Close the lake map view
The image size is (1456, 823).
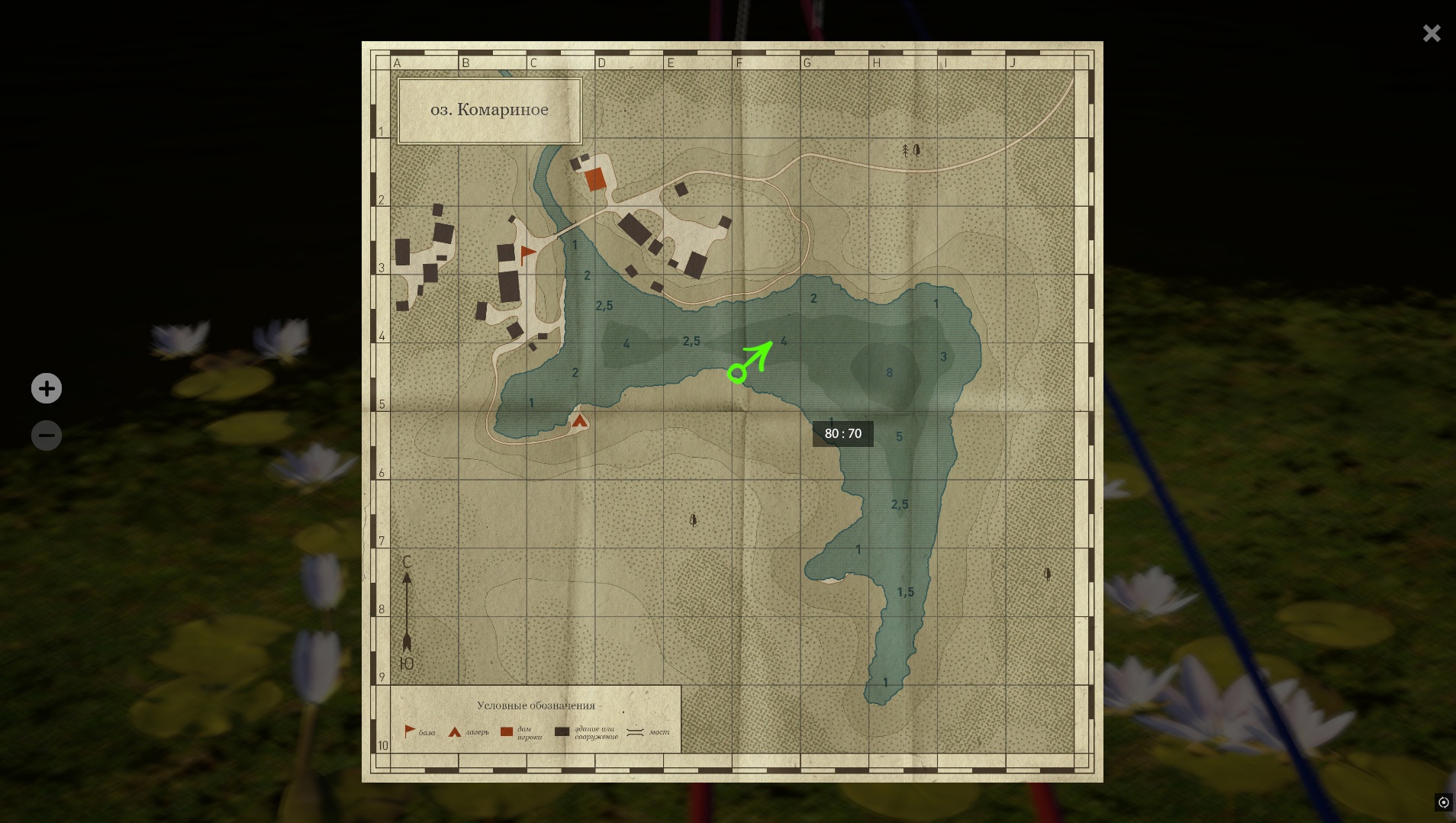(x=1431, y=34)
